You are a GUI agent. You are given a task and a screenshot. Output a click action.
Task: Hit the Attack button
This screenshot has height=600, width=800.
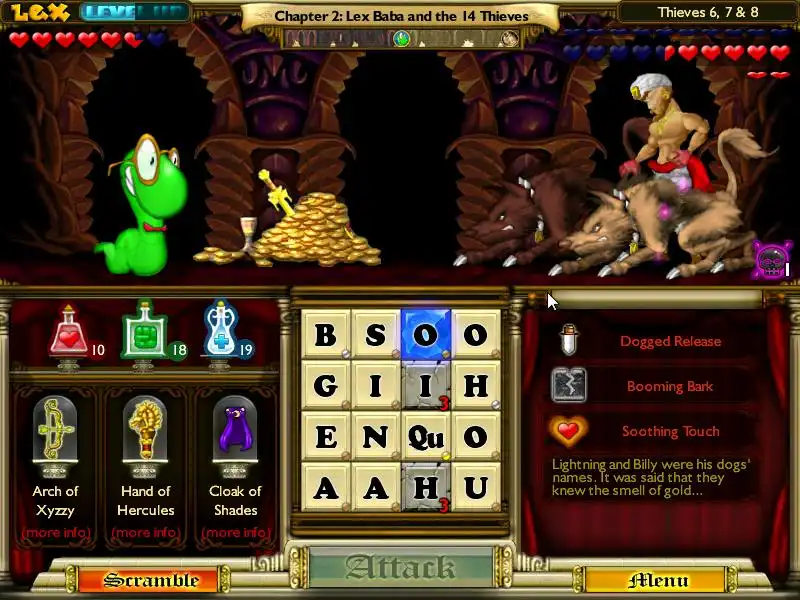(x=400, y=568)
